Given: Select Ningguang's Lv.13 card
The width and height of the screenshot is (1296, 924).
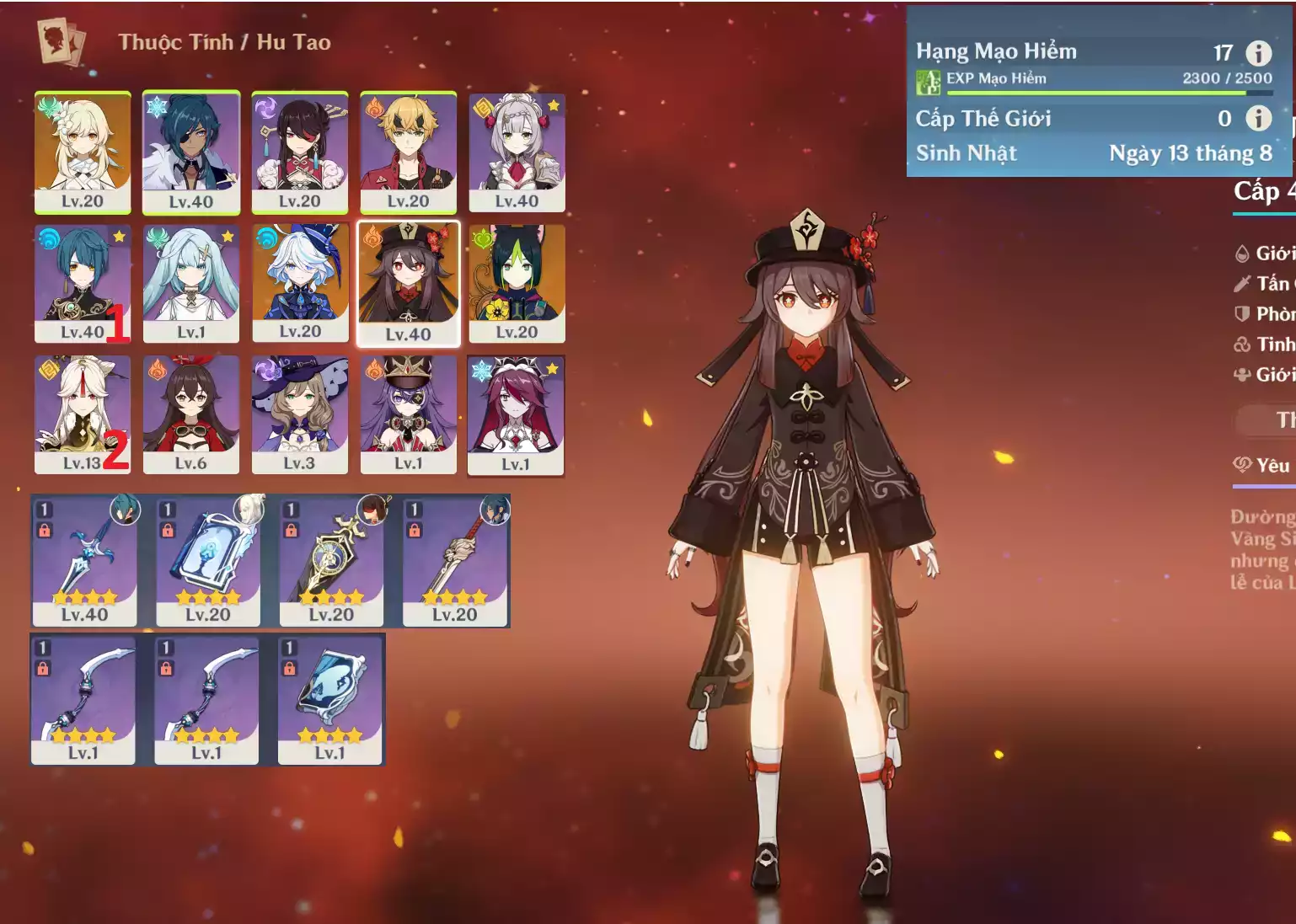Looking at the screenshot, I should (83, 414).
